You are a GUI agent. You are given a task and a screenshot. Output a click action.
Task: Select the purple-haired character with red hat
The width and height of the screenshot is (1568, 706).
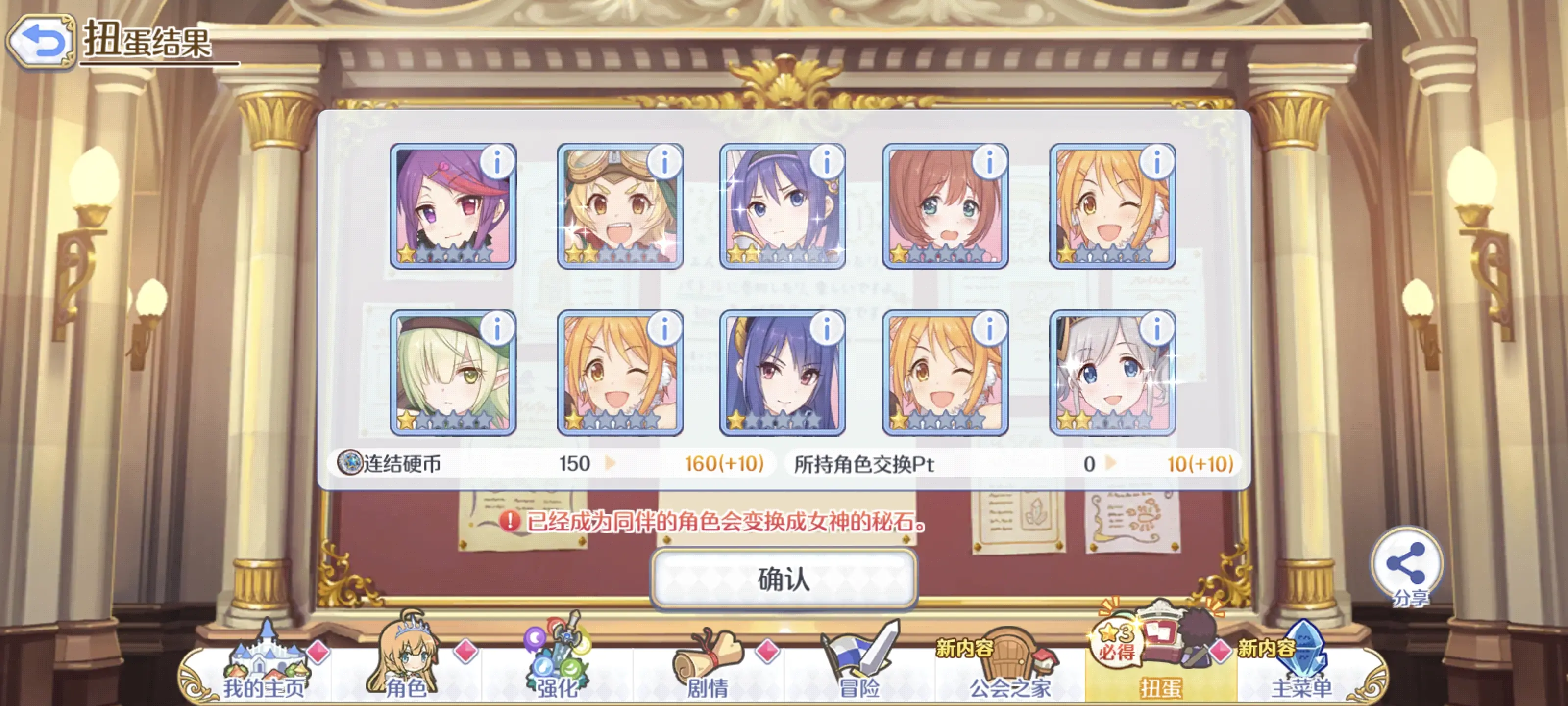pos(452,206)
